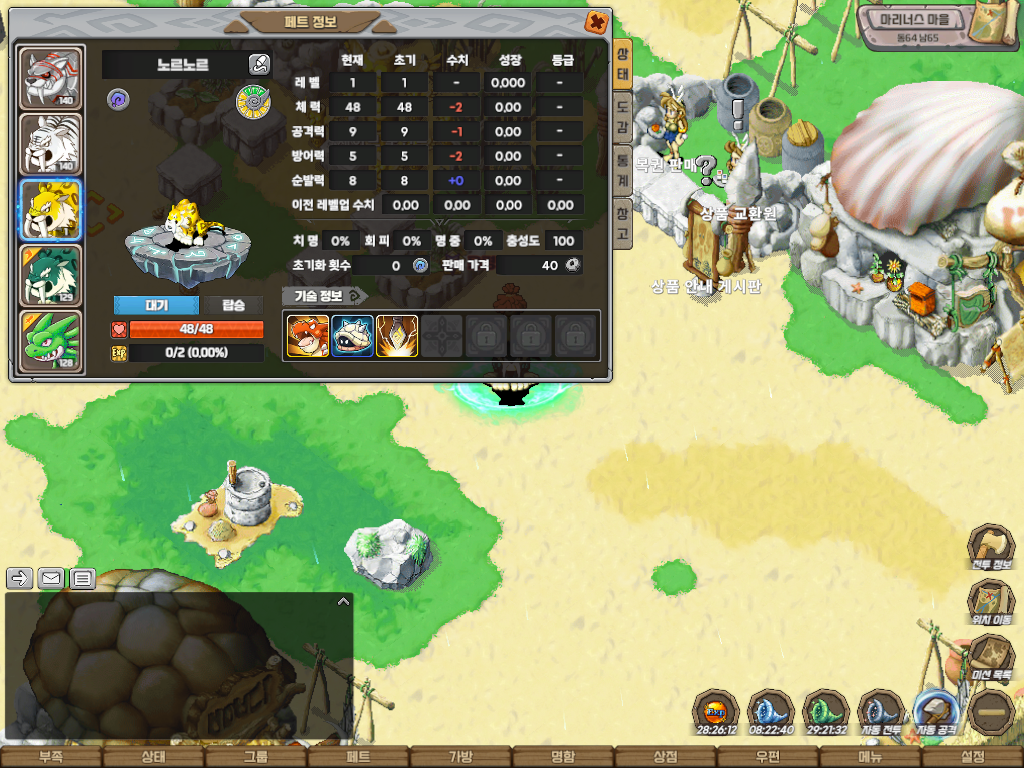Set pet to 대기 standby mode
The height and width of the screenshot is (768, 1024).
156,305
